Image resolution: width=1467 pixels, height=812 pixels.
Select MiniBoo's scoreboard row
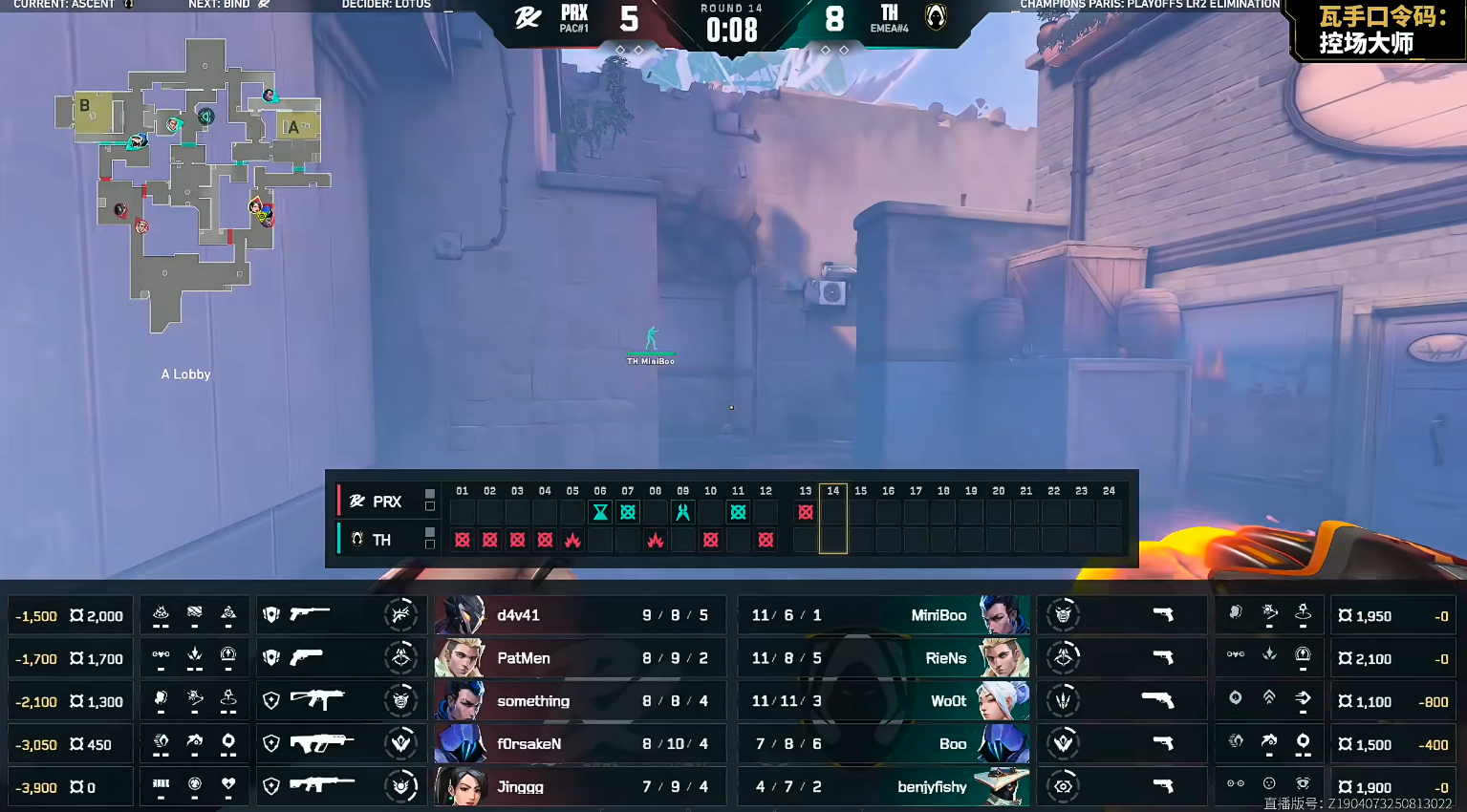click(884, 615)
